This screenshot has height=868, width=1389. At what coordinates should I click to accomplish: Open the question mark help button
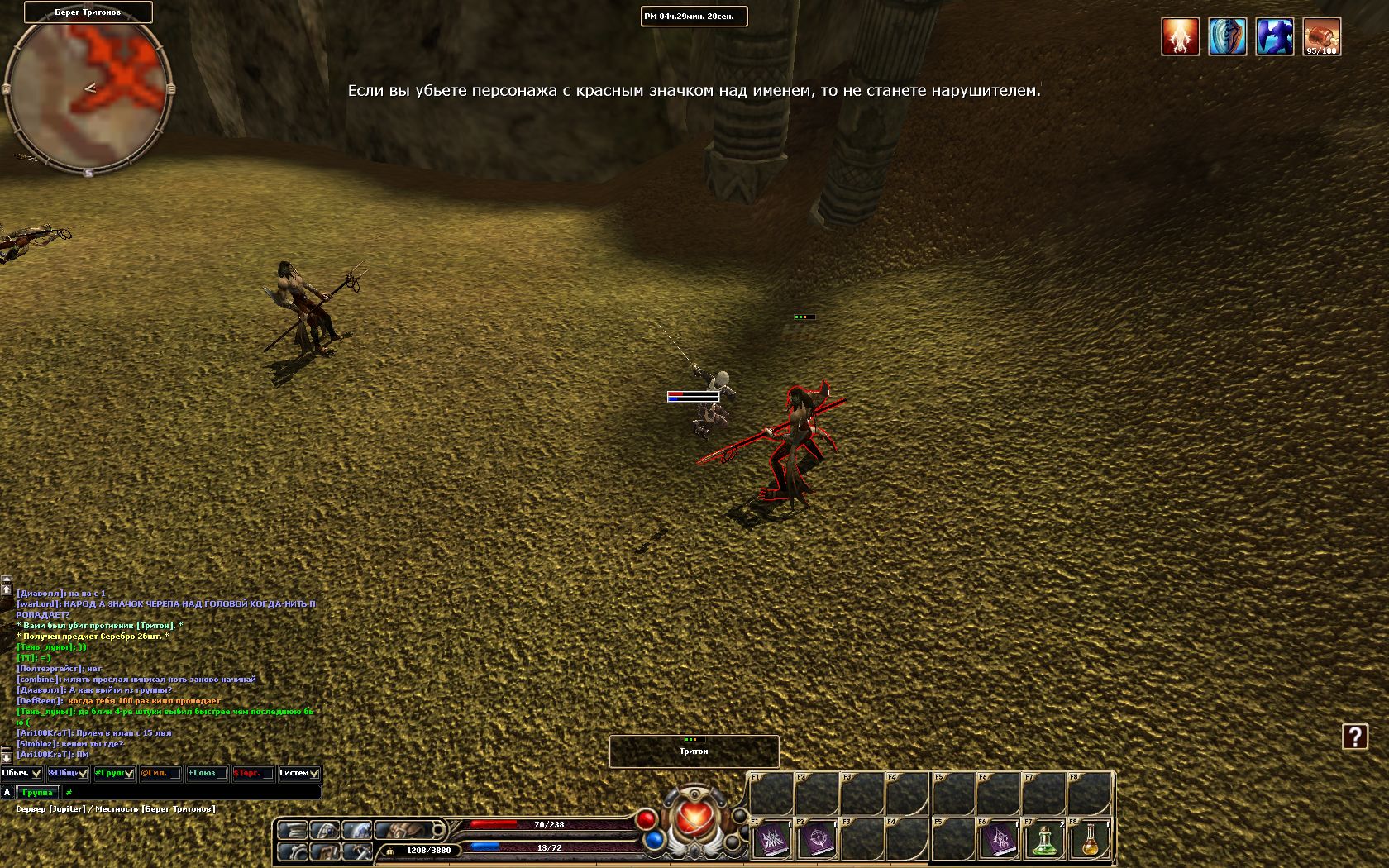coord(1354,737)
